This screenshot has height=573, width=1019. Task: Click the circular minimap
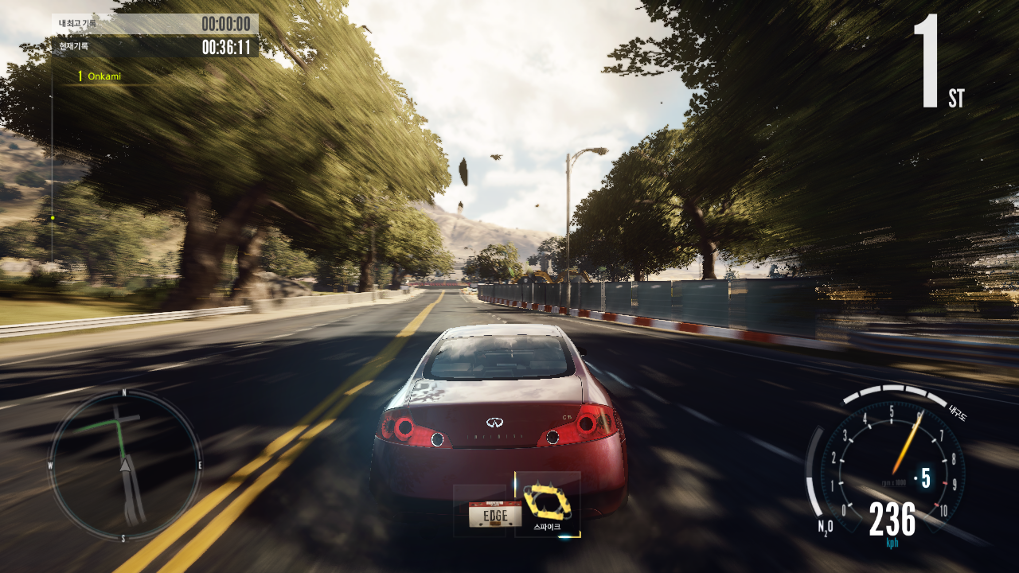point(124,465)
